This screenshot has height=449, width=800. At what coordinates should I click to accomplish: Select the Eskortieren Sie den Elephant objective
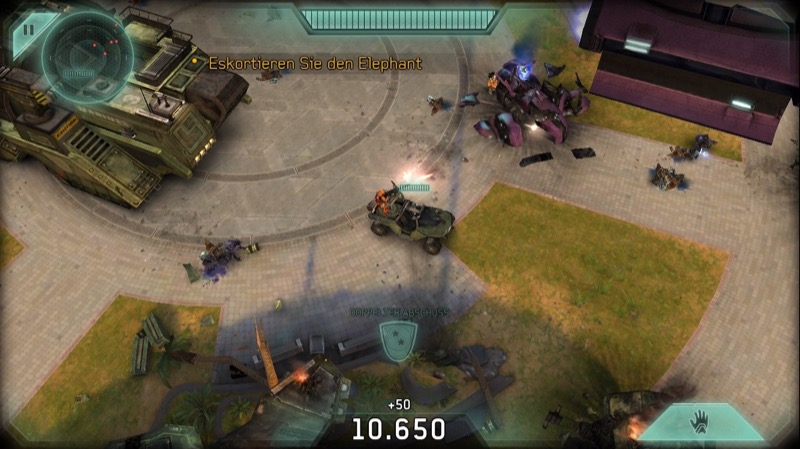(x=314, y=63)
